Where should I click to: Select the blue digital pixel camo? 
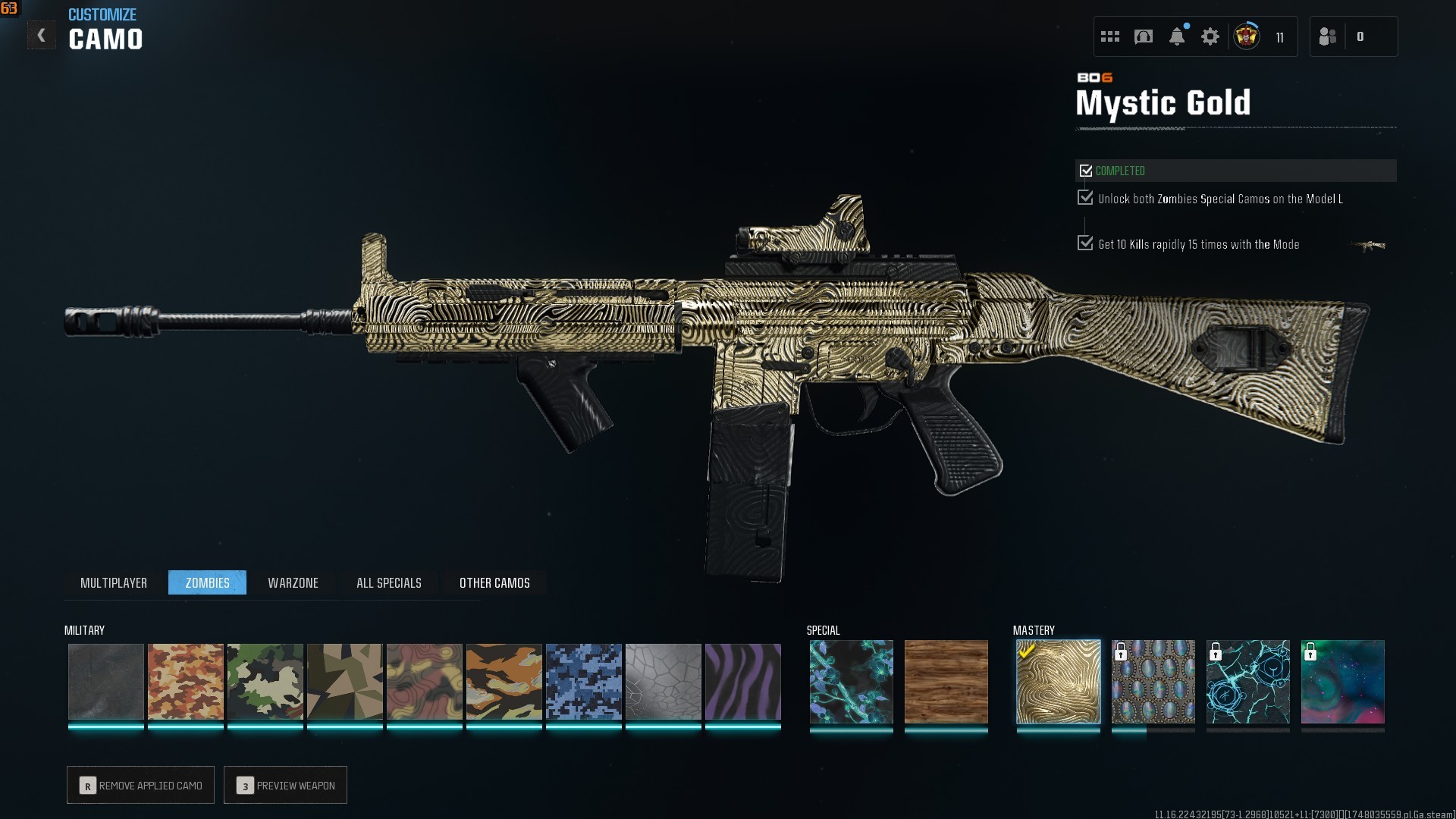(583, 681)
